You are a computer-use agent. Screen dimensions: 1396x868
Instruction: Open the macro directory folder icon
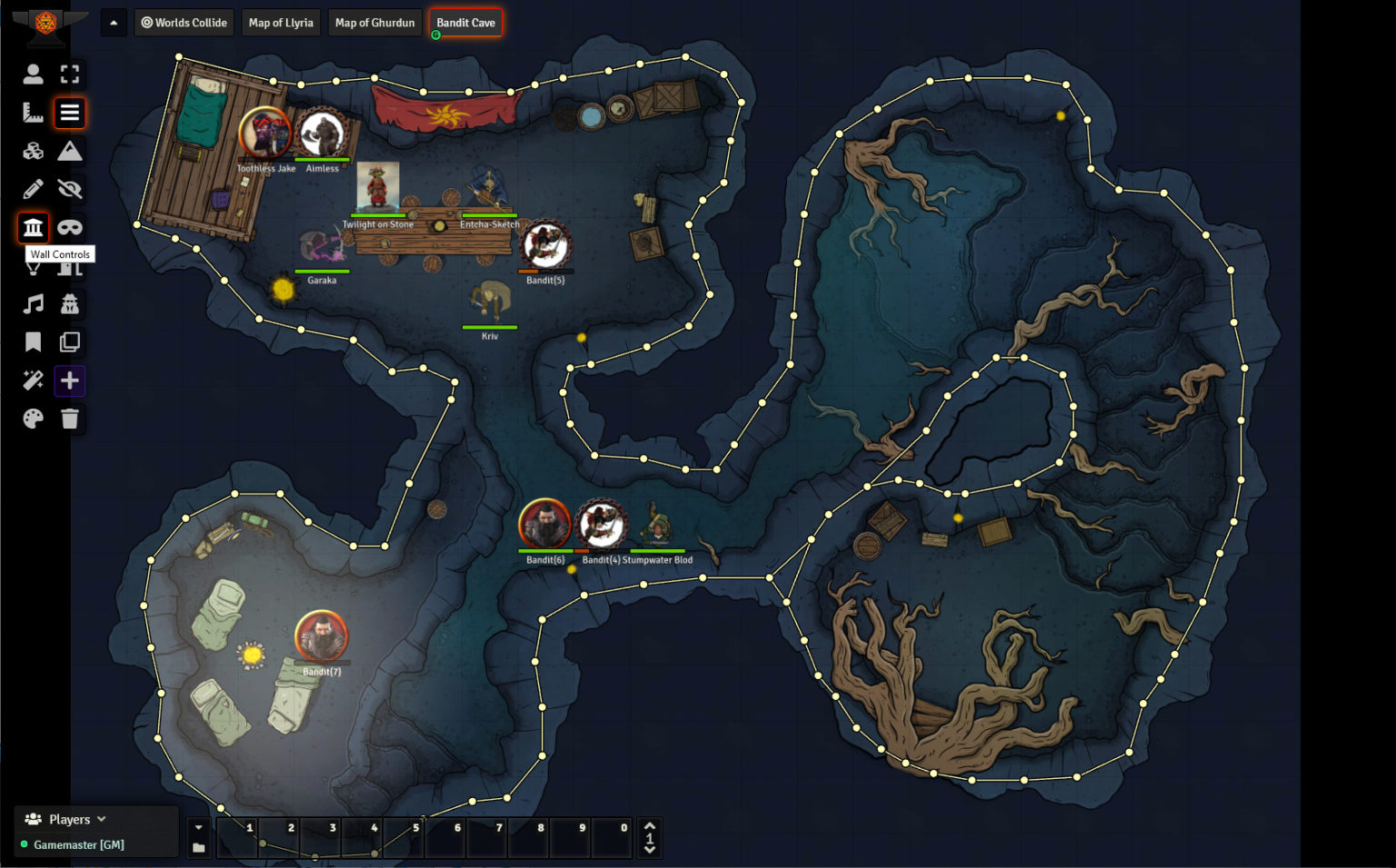point(198,848)
